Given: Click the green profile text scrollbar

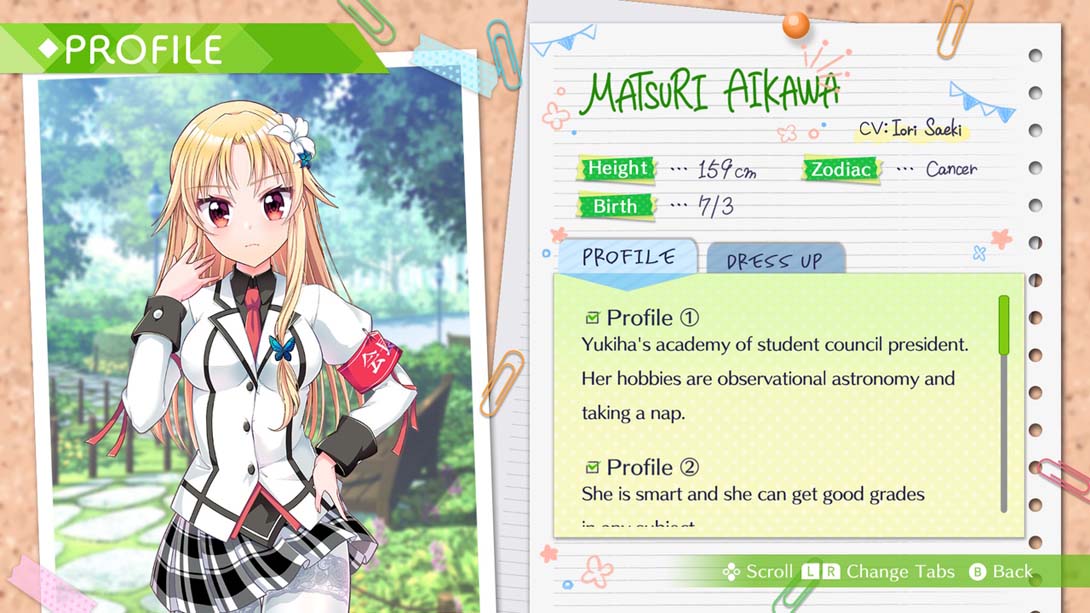Looking at the screenshot, I should pos(1004,325).
